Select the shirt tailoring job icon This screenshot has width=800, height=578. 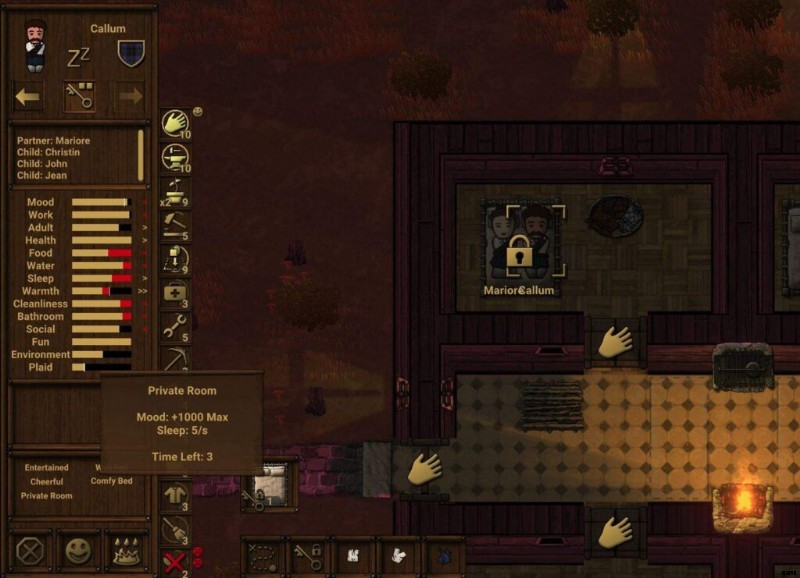tap(176, 494)
